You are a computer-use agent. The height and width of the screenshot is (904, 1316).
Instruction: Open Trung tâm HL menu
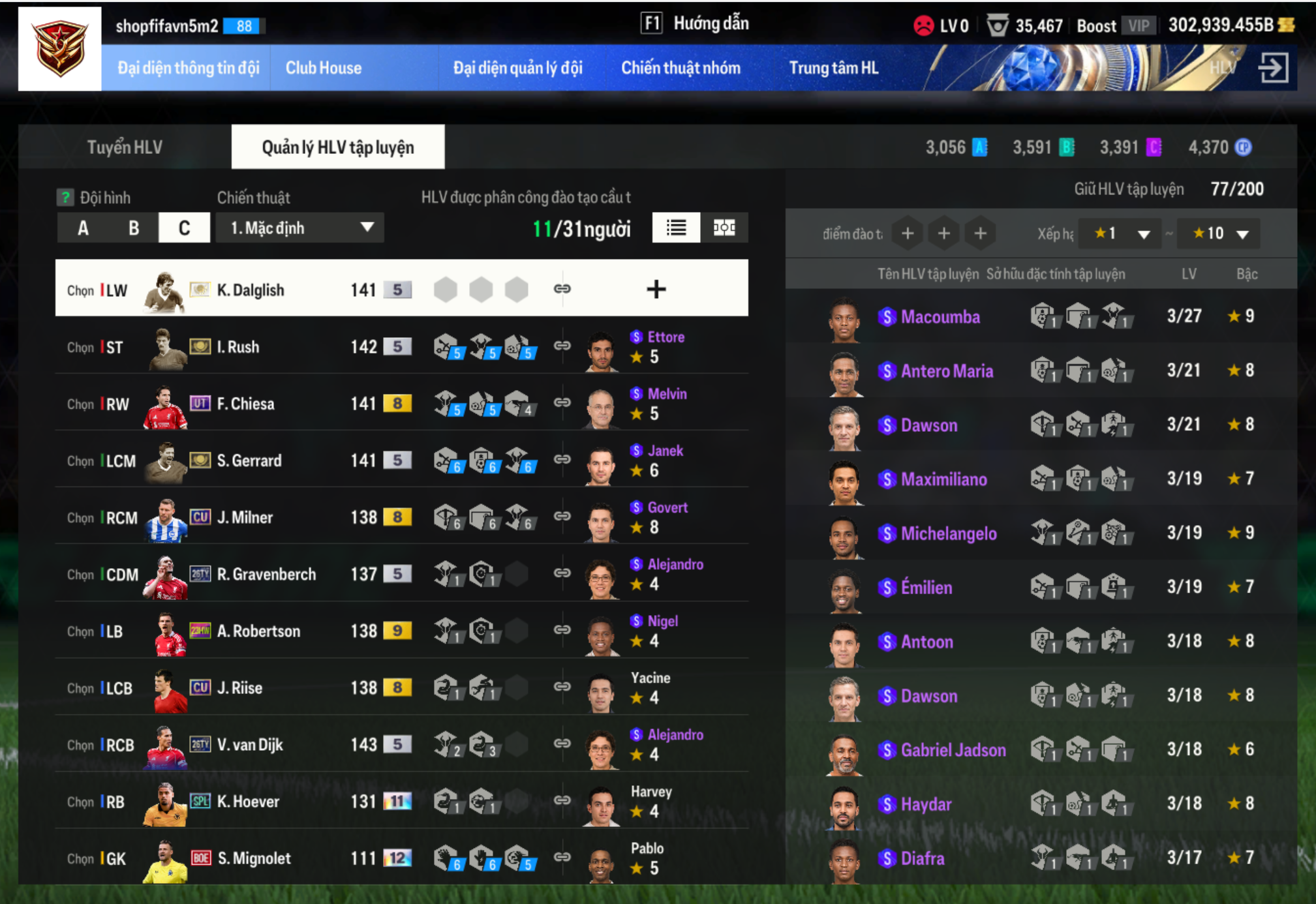pos(833,68)
